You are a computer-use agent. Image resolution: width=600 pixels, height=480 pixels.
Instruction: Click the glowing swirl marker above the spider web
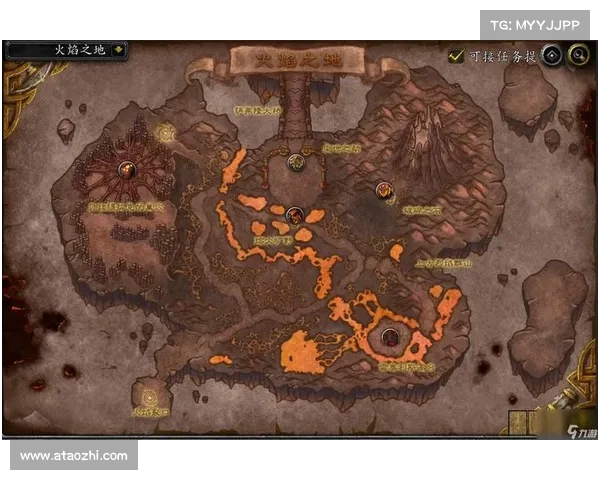[x=166, y=131]
